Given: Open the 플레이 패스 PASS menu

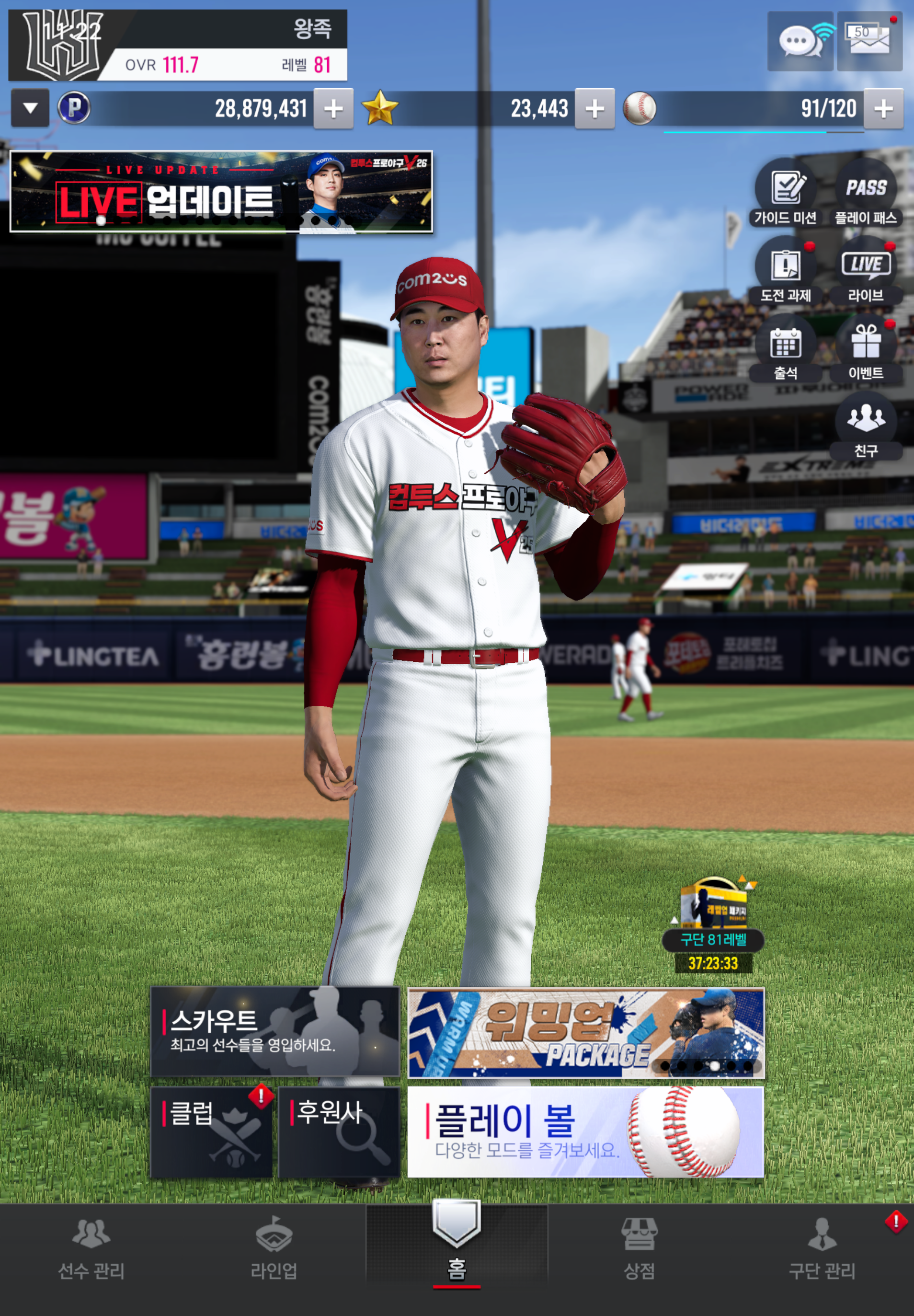Looking at the screenshot, I should (x=866, y=194).
